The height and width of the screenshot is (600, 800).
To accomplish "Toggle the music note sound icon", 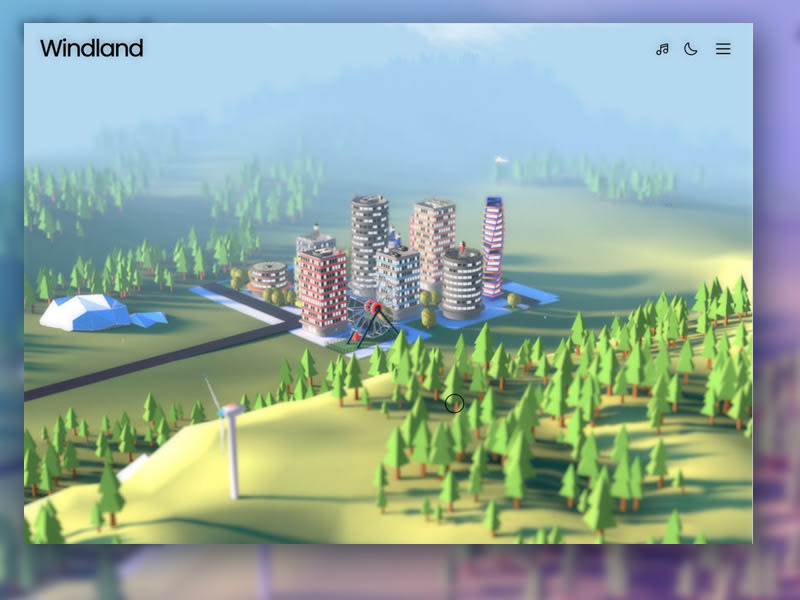I will pyautogui.click(x=662, y=49).
